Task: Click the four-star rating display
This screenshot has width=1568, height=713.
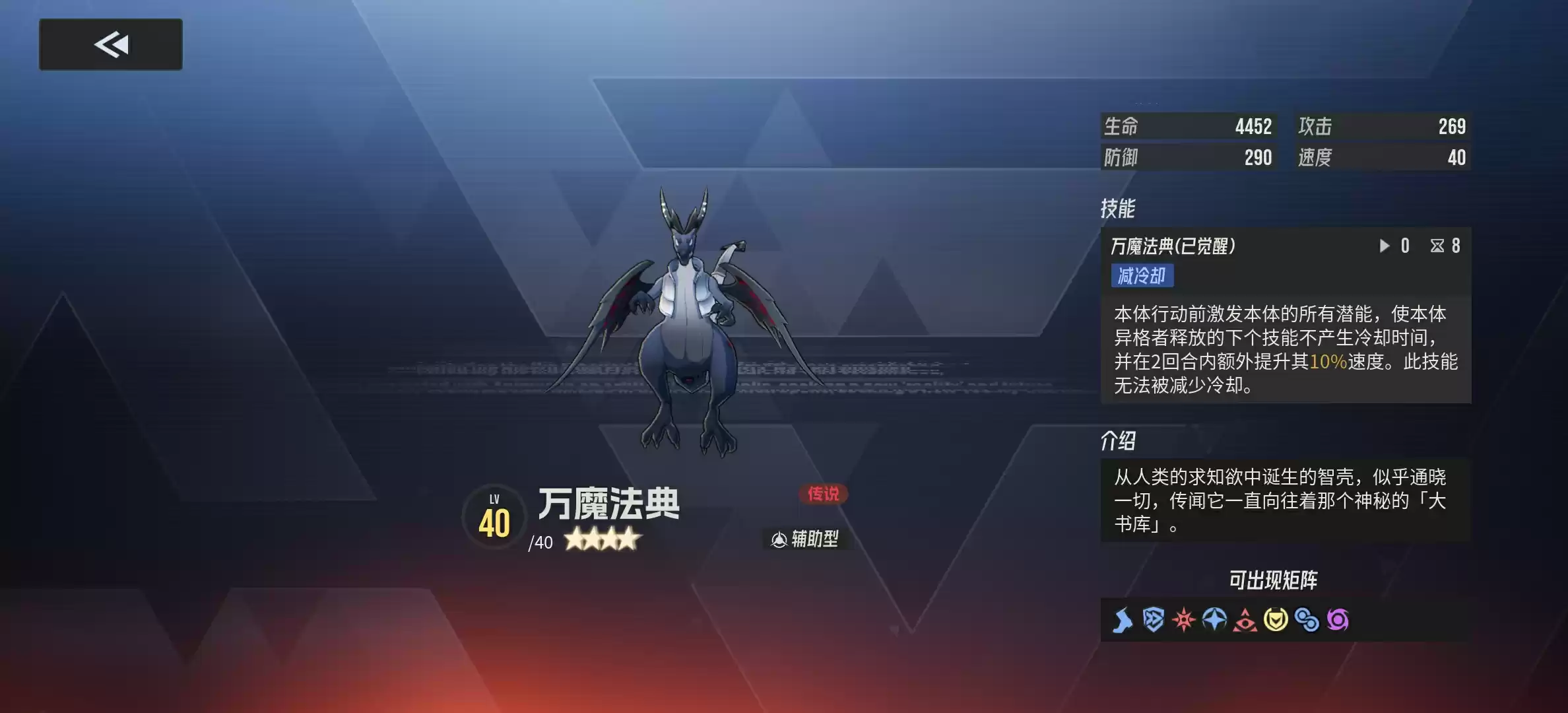Action: [601, 540]
